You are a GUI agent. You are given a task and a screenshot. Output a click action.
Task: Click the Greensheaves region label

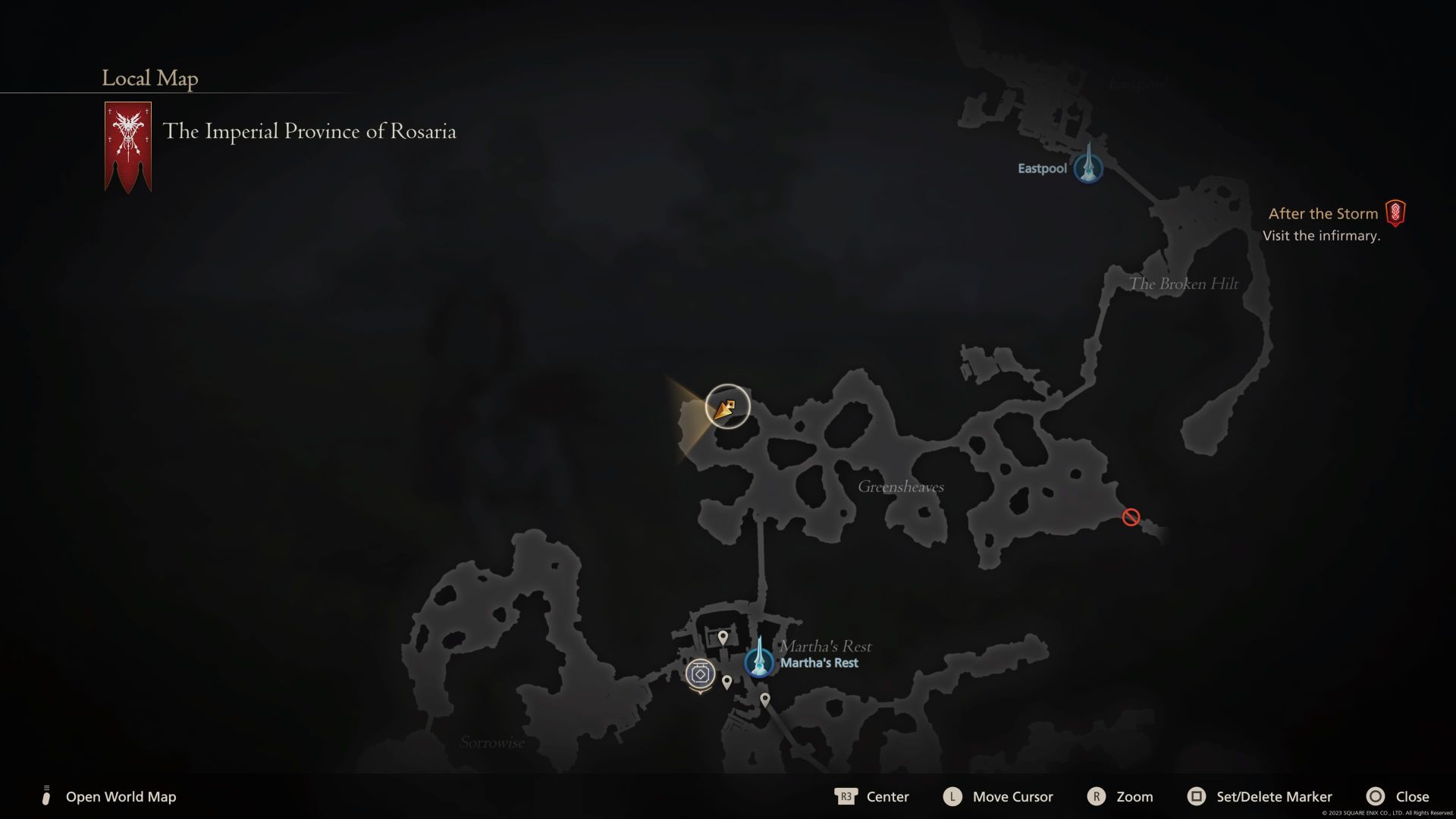pos(901,487)
